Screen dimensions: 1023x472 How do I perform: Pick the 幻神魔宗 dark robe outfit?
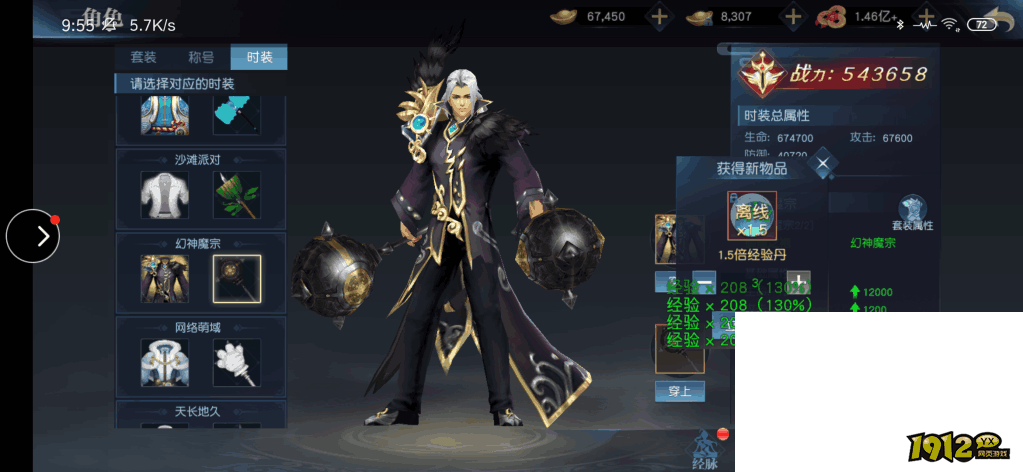pyautogui.click(x=165, y=279)
